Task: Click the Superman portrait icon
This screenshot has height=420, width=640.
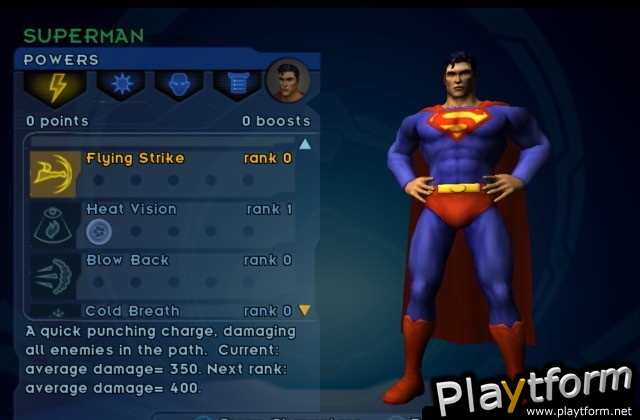Action: pos(288,82)
